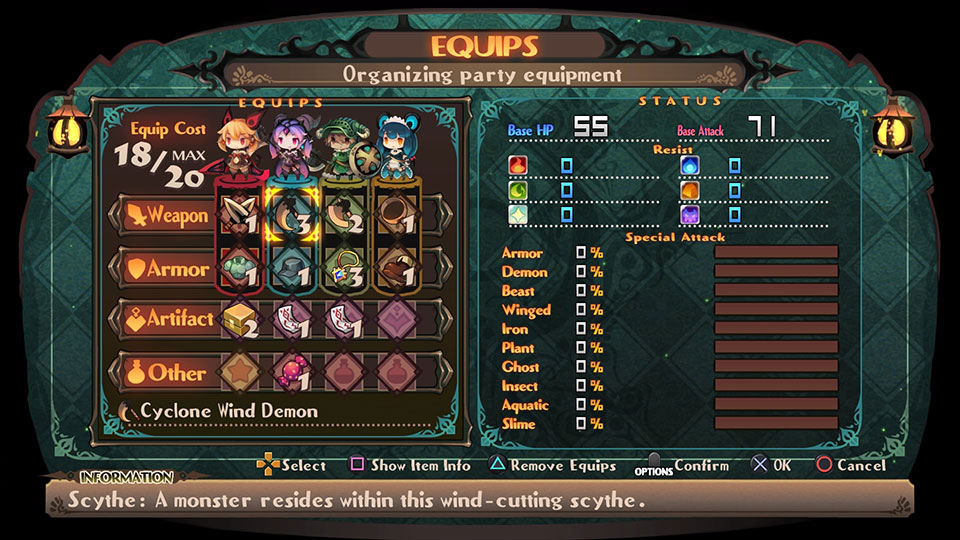Select the pink candy item slot
The width and height of the screenshot is (960, 540).
[291, 372]
